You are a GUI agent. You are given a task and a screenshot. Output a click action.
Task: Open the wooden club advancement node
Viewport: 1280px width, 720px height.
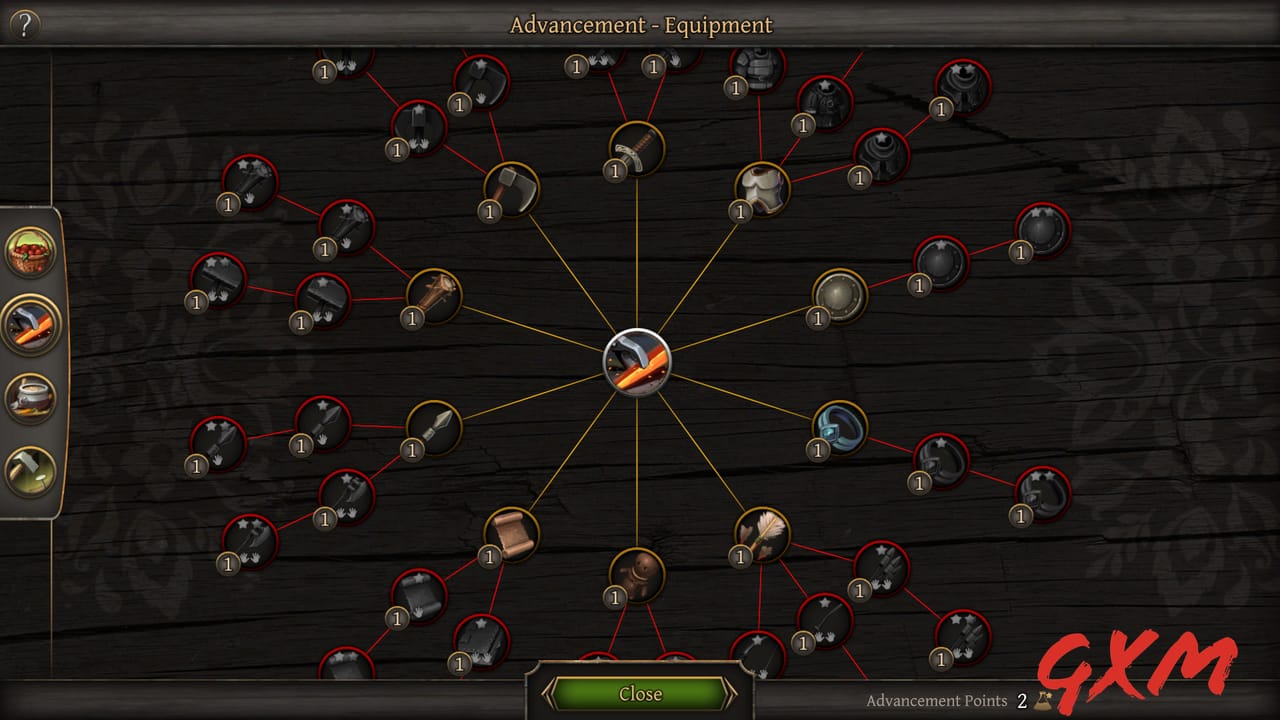pos(437,293)
